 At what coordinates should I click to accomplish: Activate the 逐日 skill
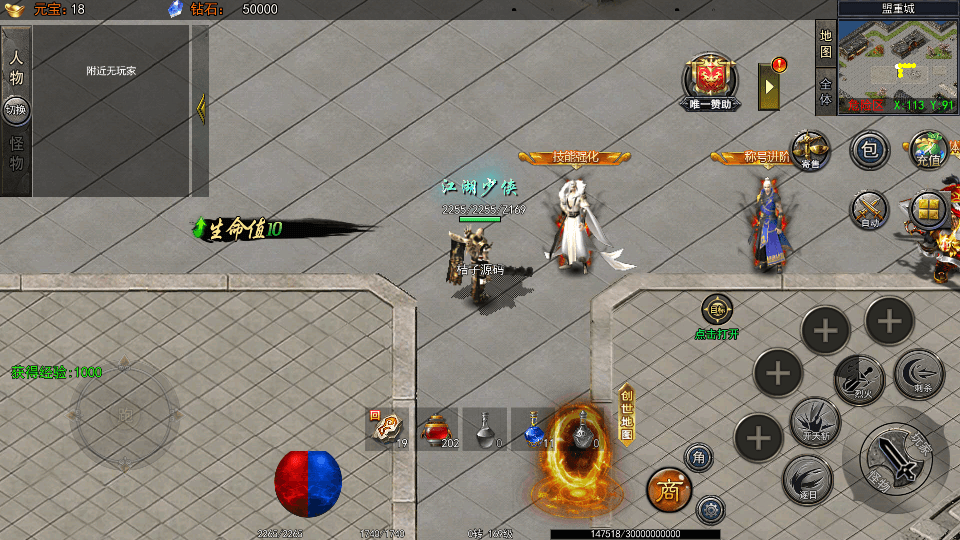point(807,479)
